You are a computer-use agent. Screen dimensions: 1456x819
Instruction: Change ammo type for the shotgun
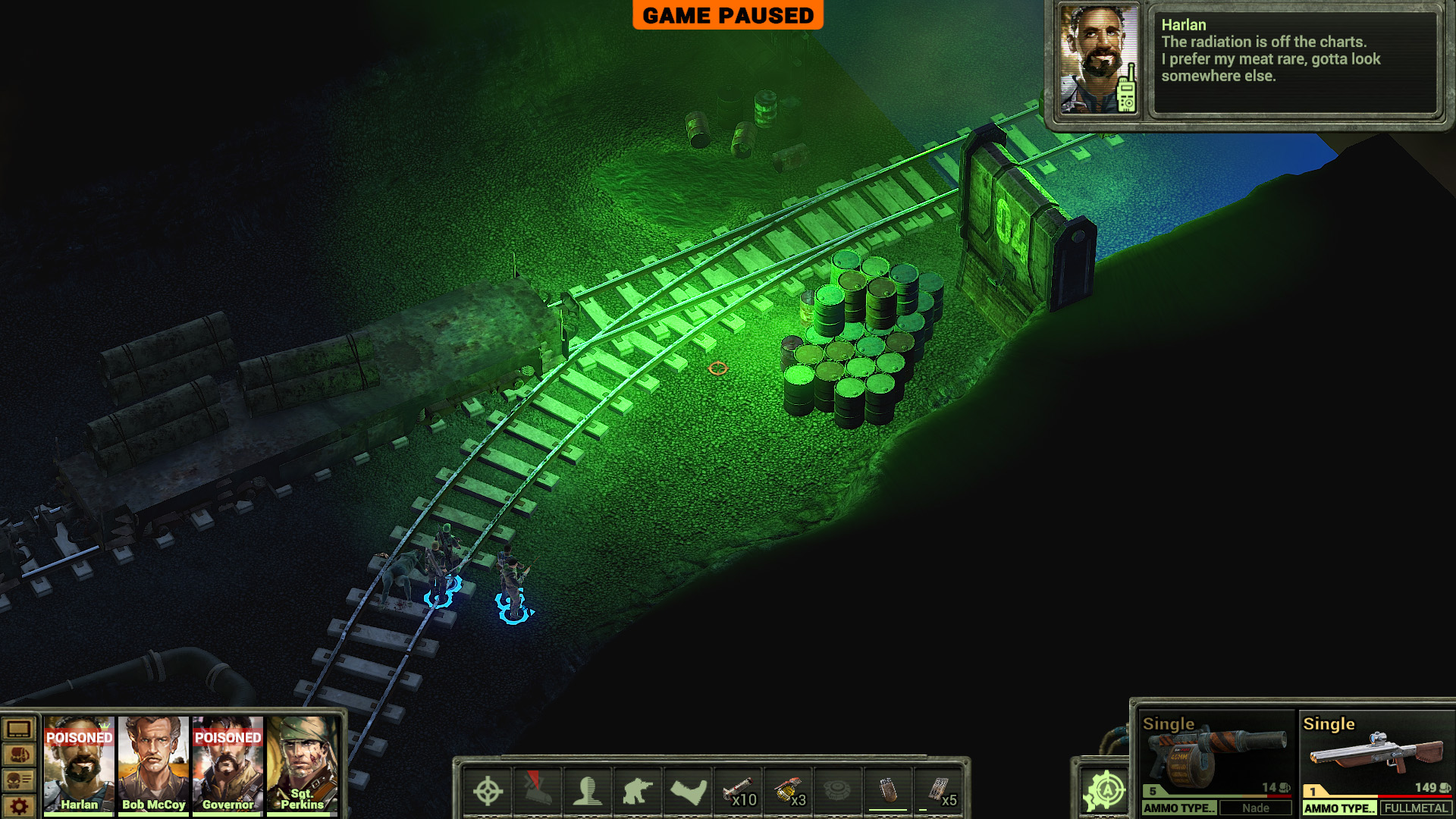point(1339,808)
